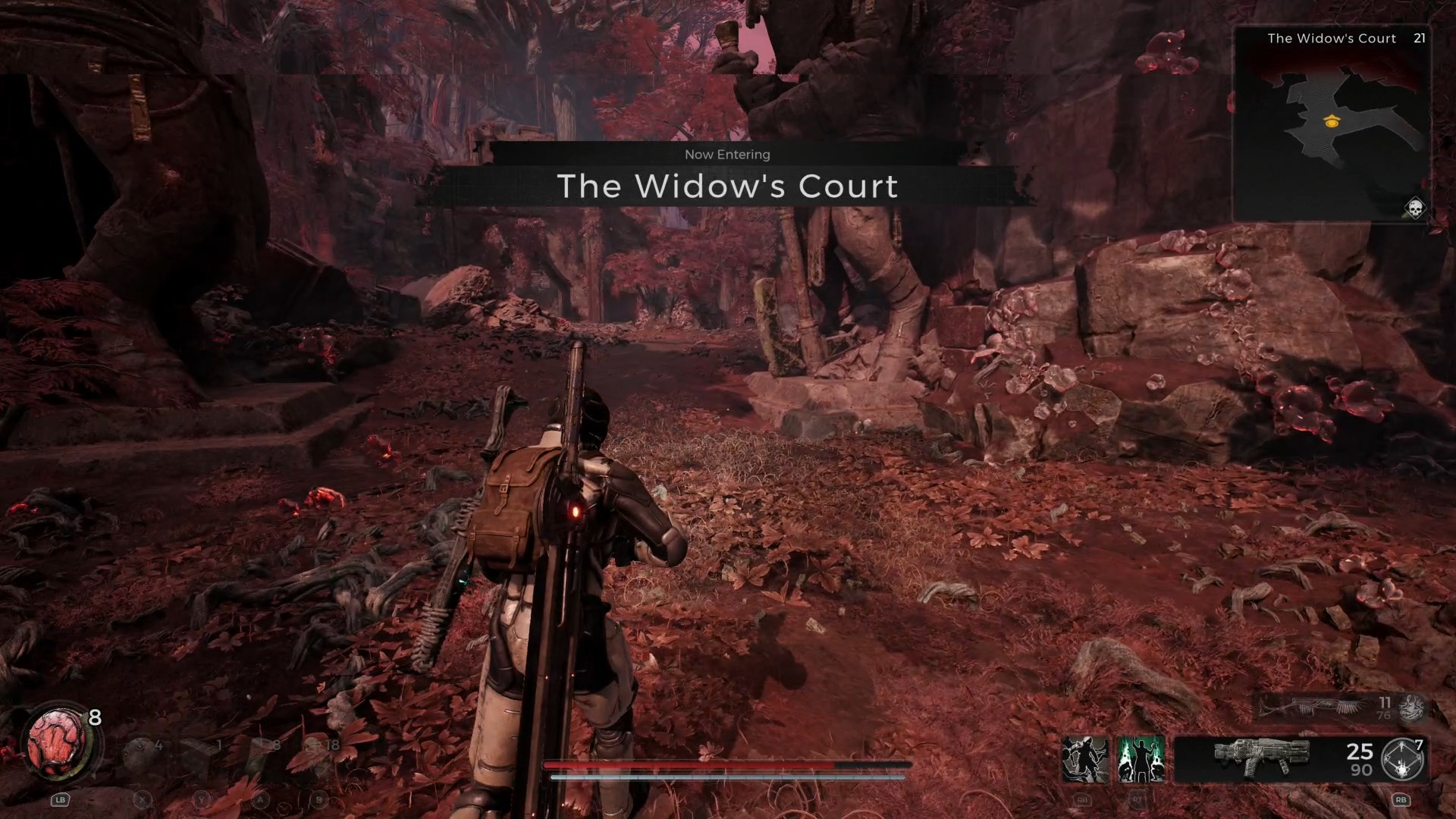1456x819 pixels.
Task: Select the dark melee skill icon beside it
Action: point(1084,758)
